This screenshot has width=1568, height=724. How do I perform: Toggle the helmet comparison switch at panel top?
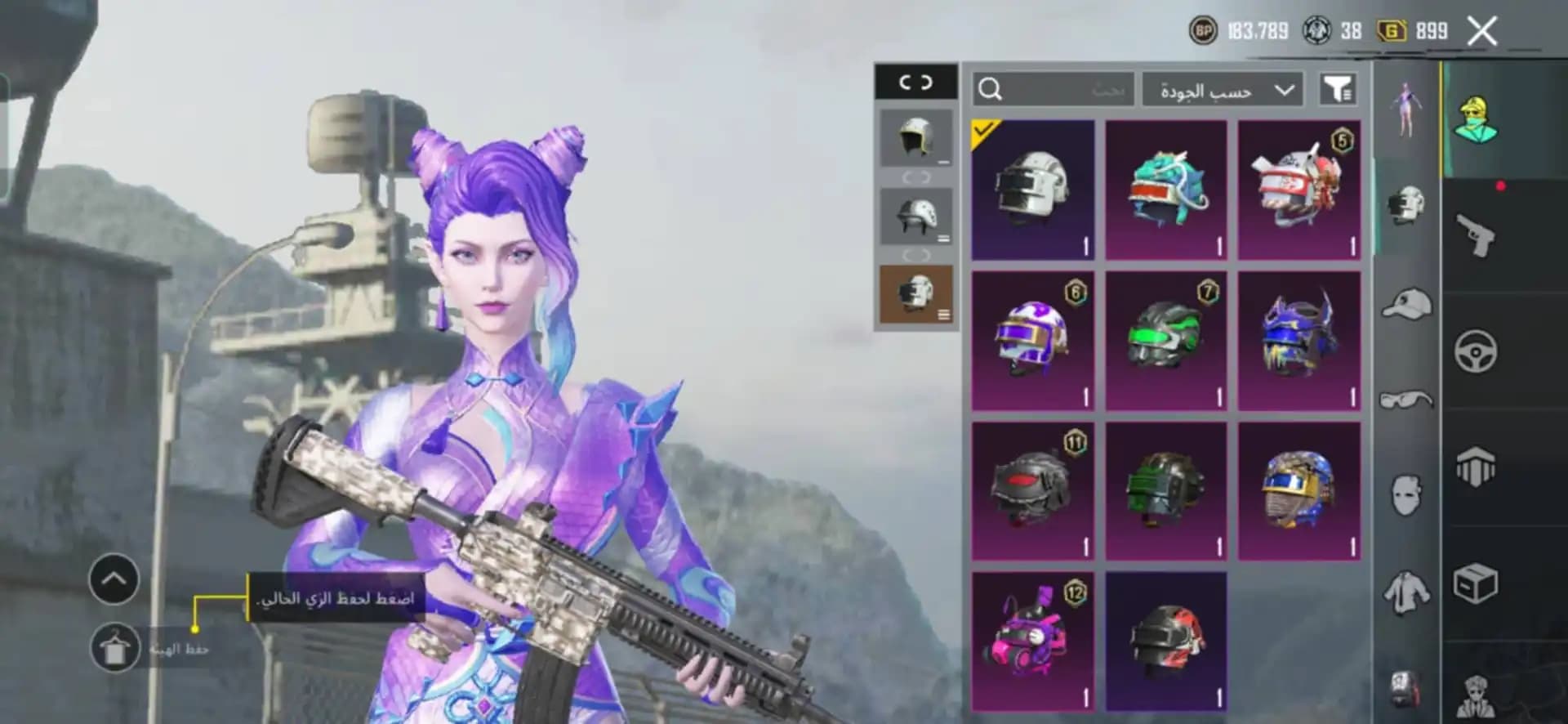coord(916,82)
